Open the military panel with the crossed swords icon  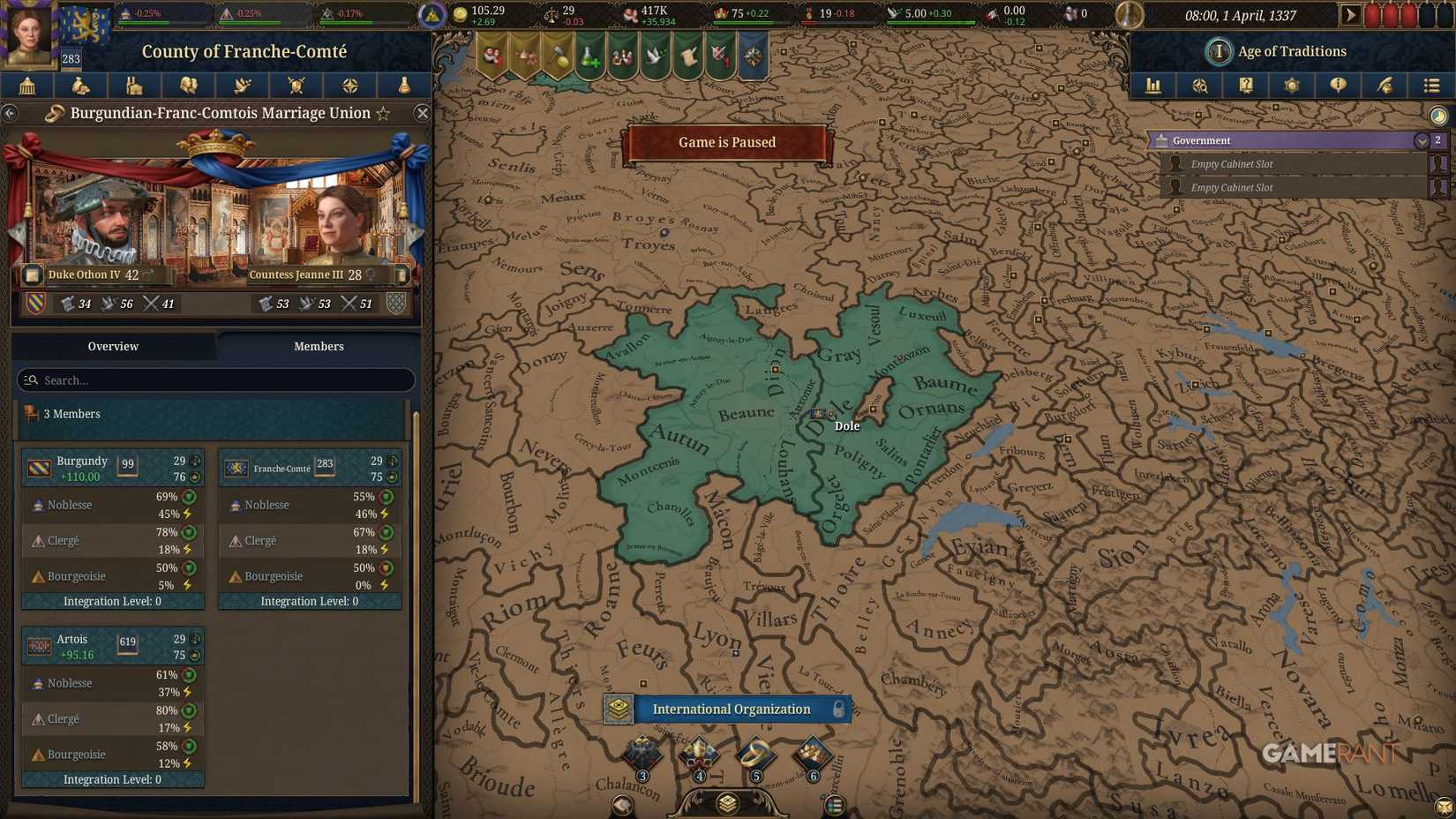(x=296, y=86)
